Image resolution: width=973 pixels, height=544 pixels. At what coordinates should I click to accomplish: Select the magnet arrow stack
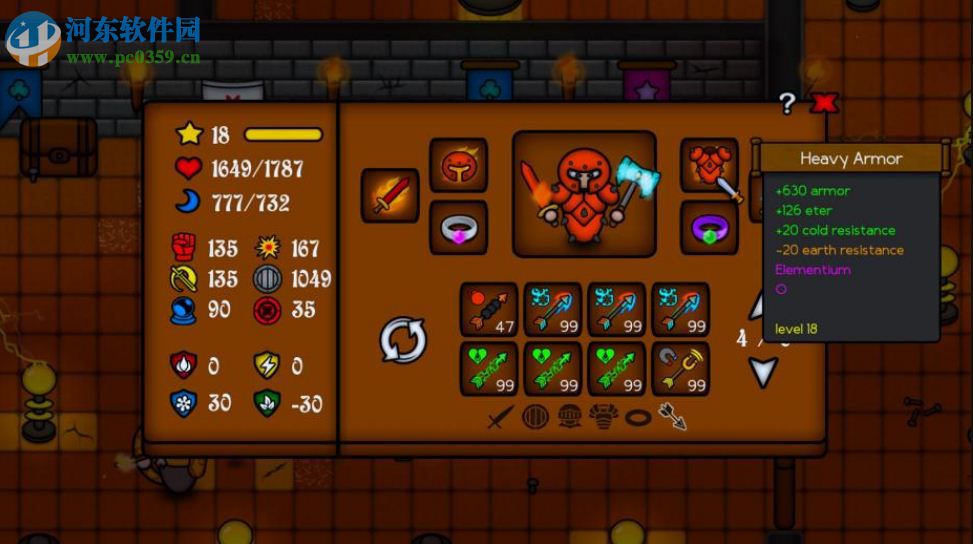pos(681,369)
